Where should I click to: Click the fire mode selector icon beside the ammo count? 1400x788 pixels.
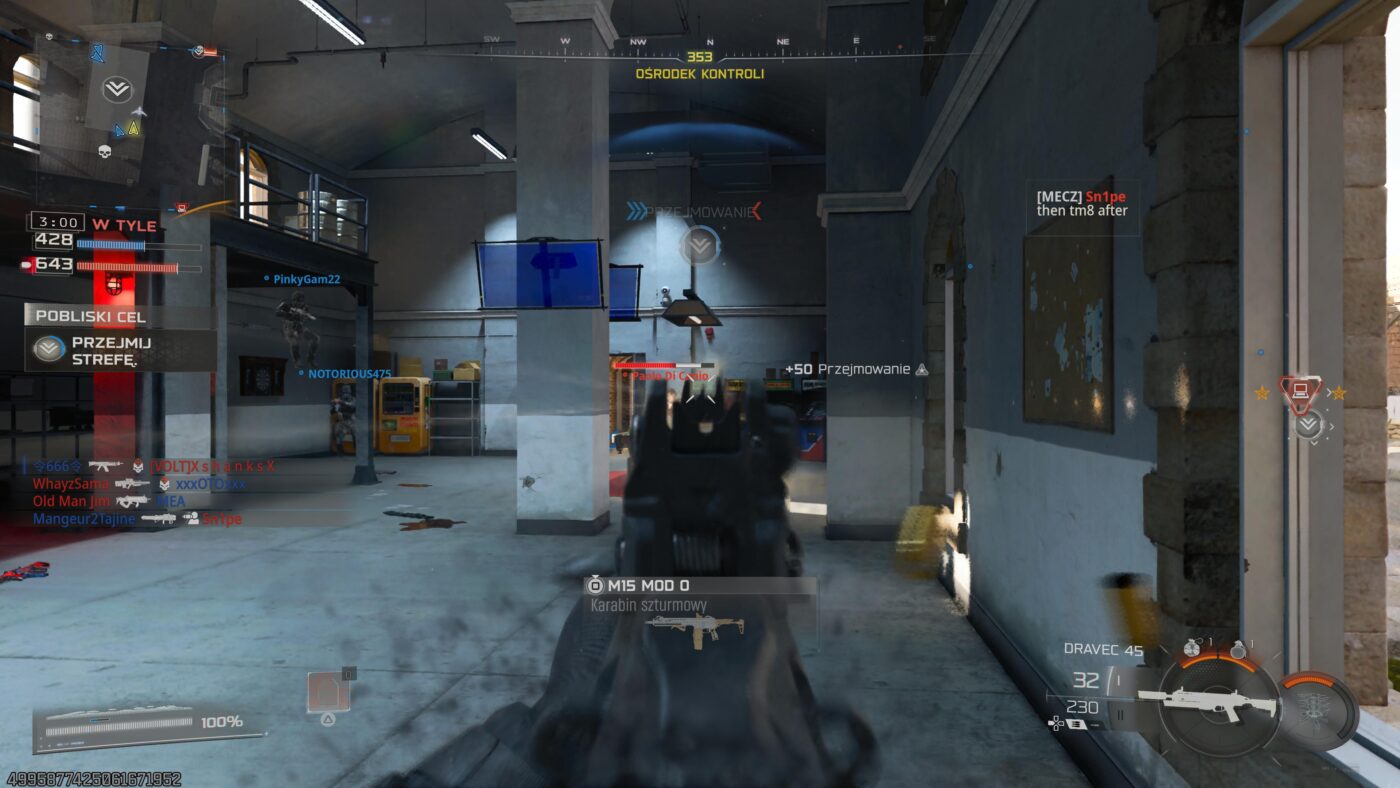(1076, 722)
